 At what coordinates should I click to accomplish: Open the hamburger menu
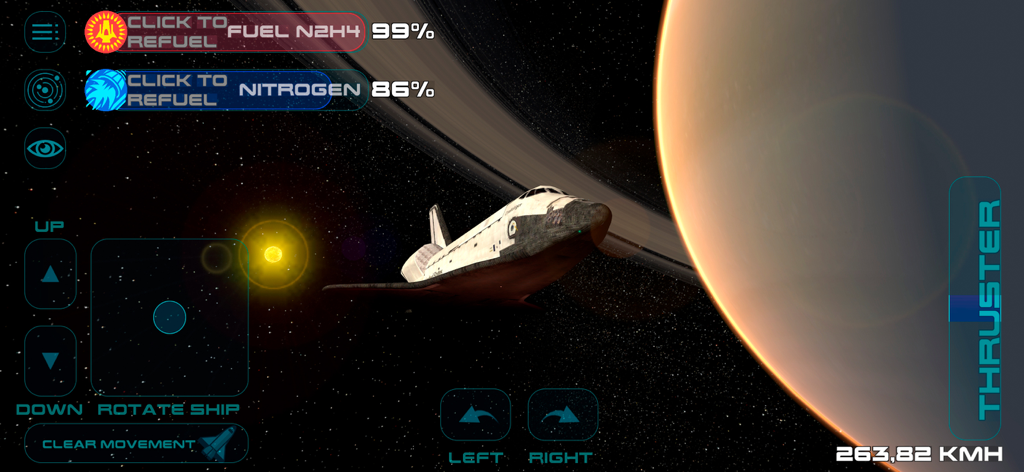pos(44,32)
